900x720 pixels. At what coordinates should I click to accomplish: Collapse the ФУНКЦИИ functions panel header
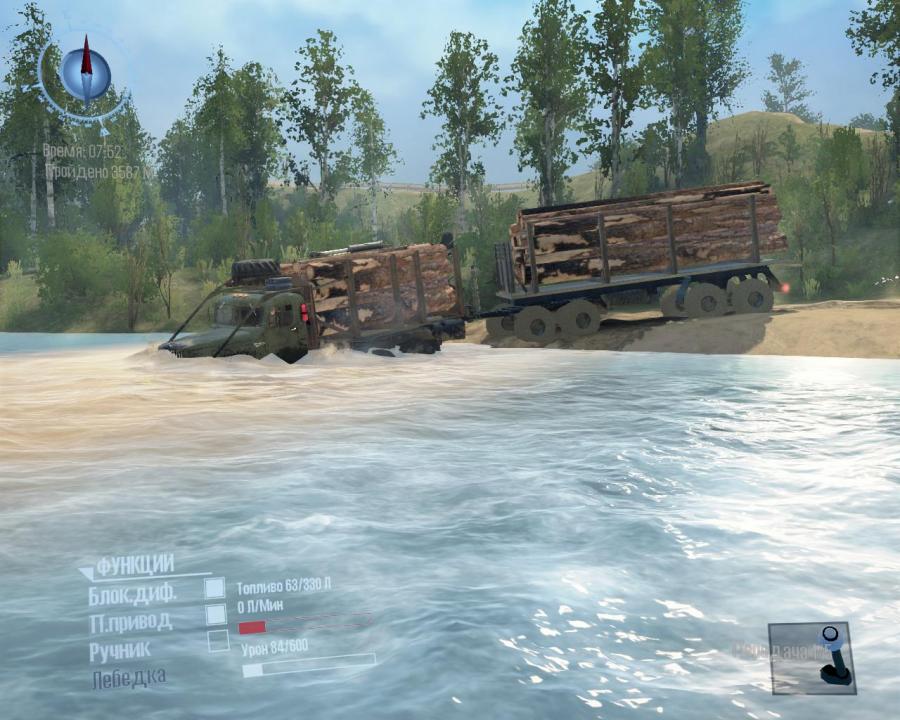pos(134,566)
